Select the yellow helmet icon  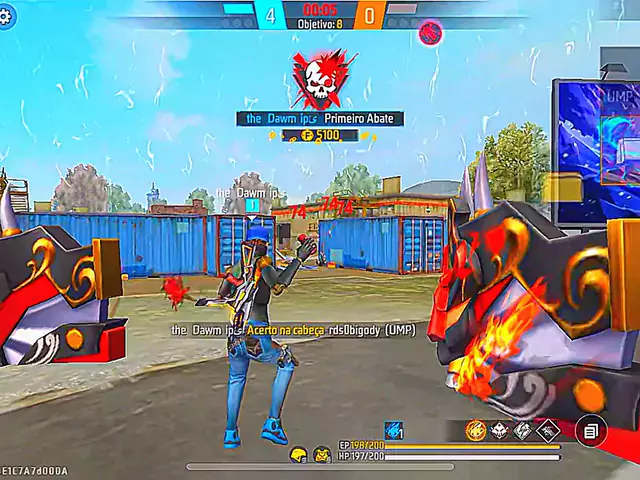298,455
